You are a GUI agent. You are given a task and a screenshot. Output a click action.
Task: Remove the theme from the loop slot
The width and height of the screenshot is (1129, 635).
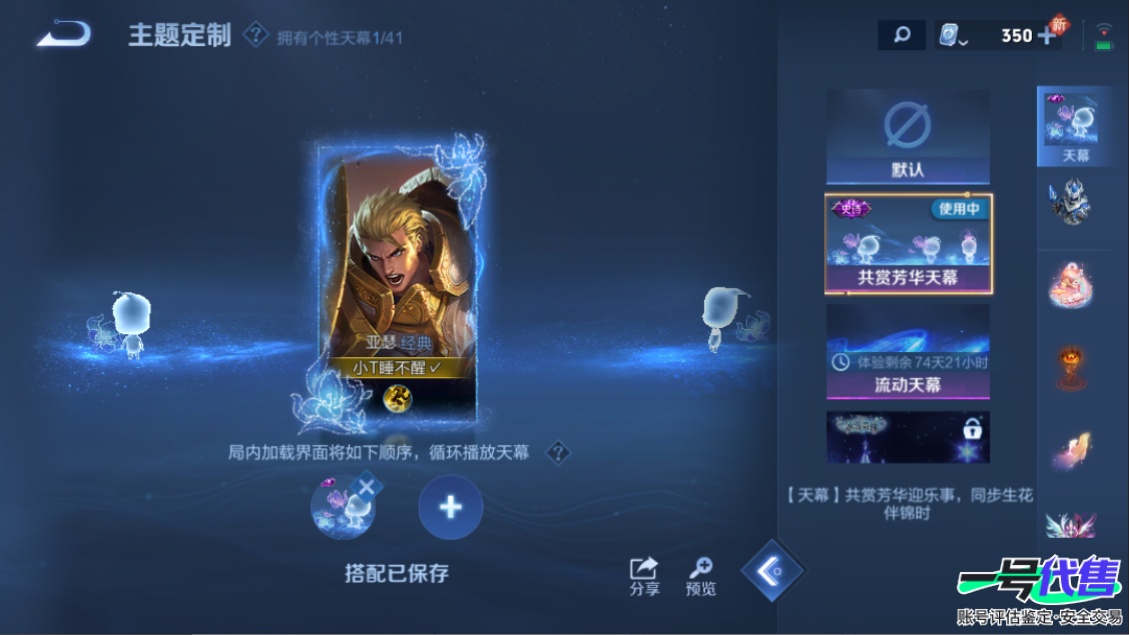[x=366, y=486]
